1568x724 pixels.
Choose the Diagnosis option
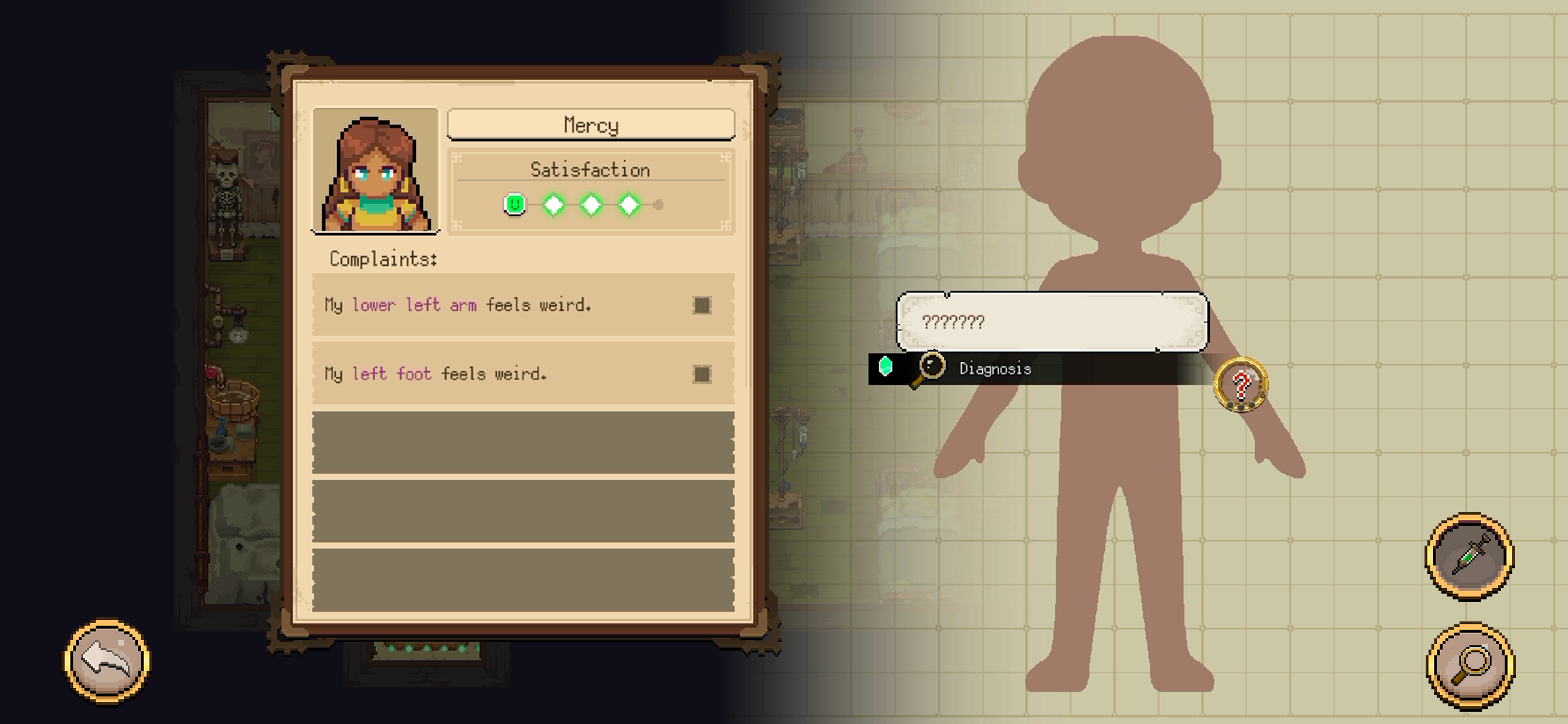(995, 368)
